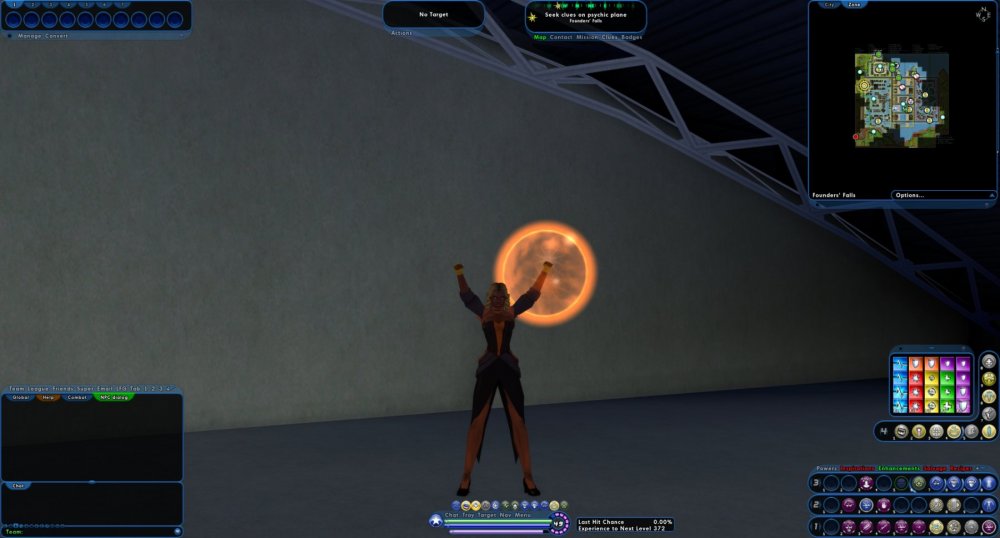
Task: Select the City map tab
Action: 829,5
